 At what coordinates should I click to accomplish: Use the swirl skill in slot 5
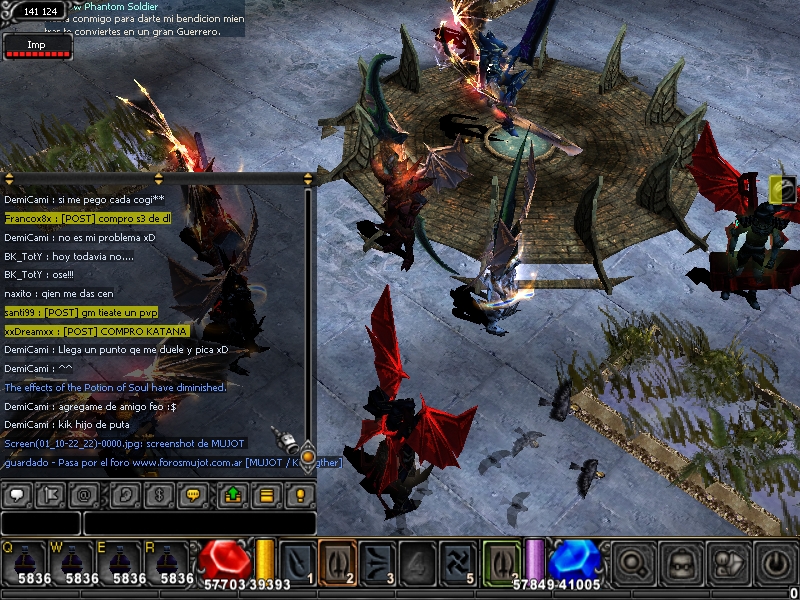(458, 560)
